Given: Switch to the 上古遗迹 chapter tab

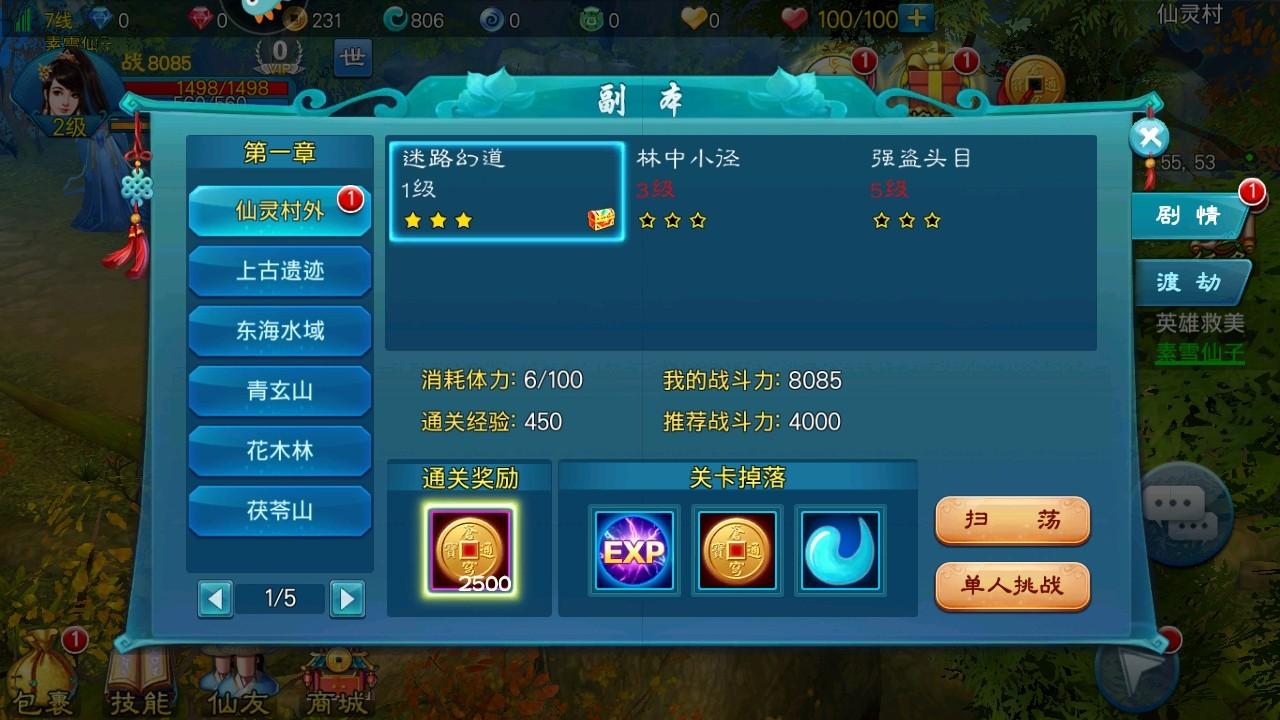Looking at the screenshot, I should 280,271.
